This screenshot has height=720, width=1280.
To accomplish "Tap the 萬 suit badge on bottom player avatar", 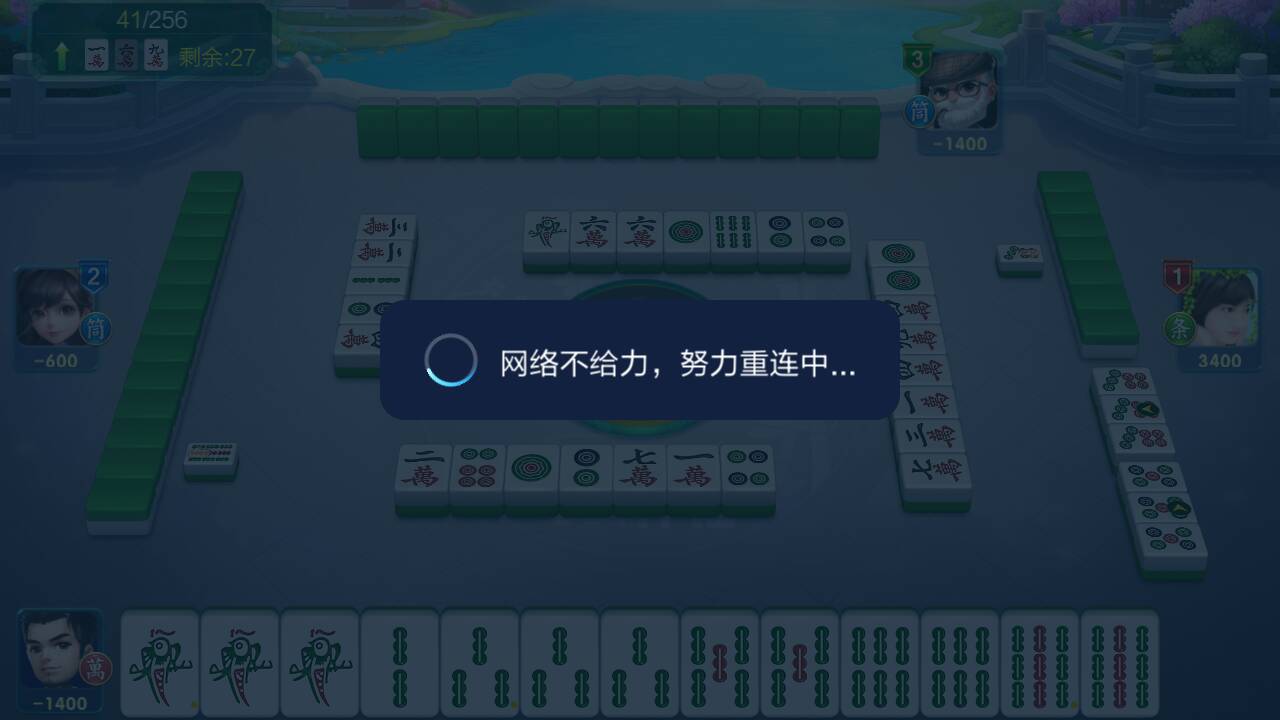I will (98, 670).
